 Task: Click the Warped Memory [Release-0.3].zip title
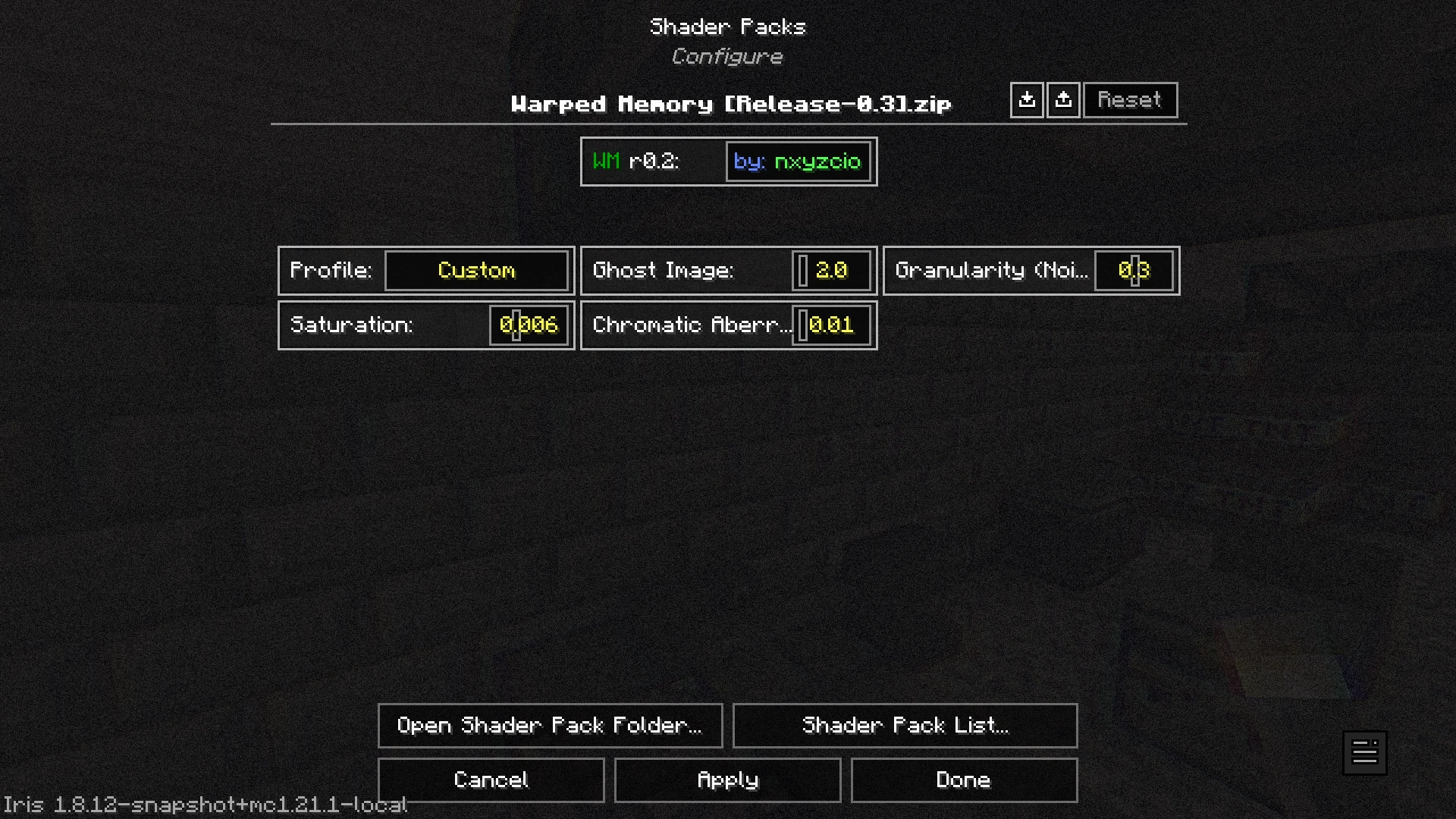(x=728, y=104)
